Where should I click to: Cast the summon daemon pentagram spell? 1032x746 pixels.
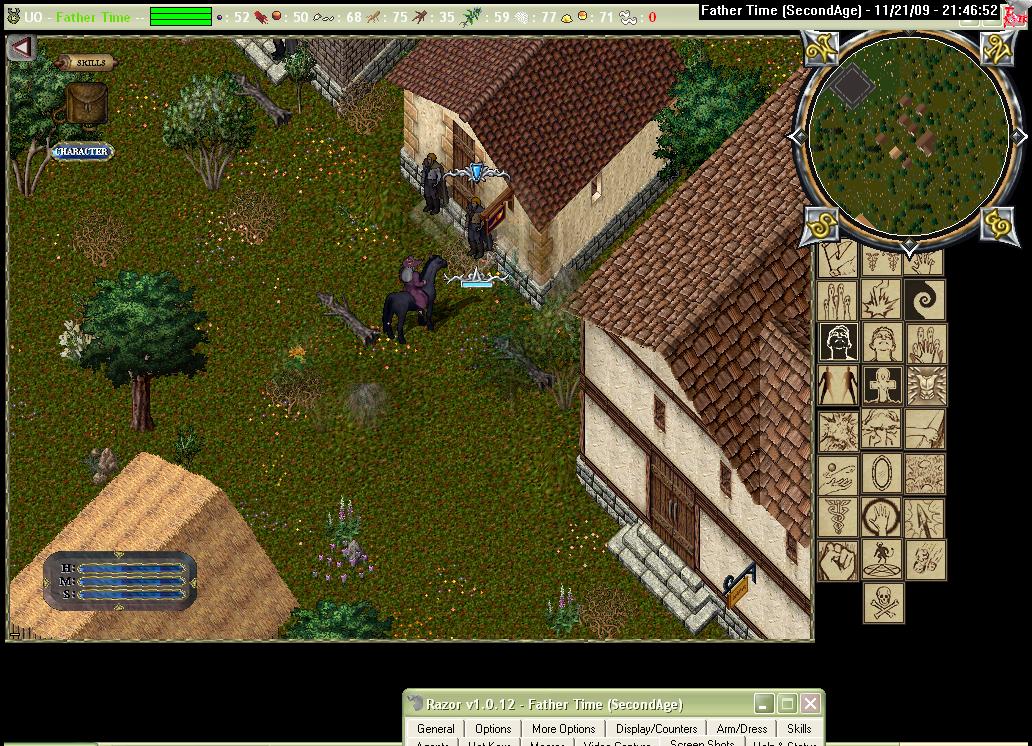tap(882, 560)
